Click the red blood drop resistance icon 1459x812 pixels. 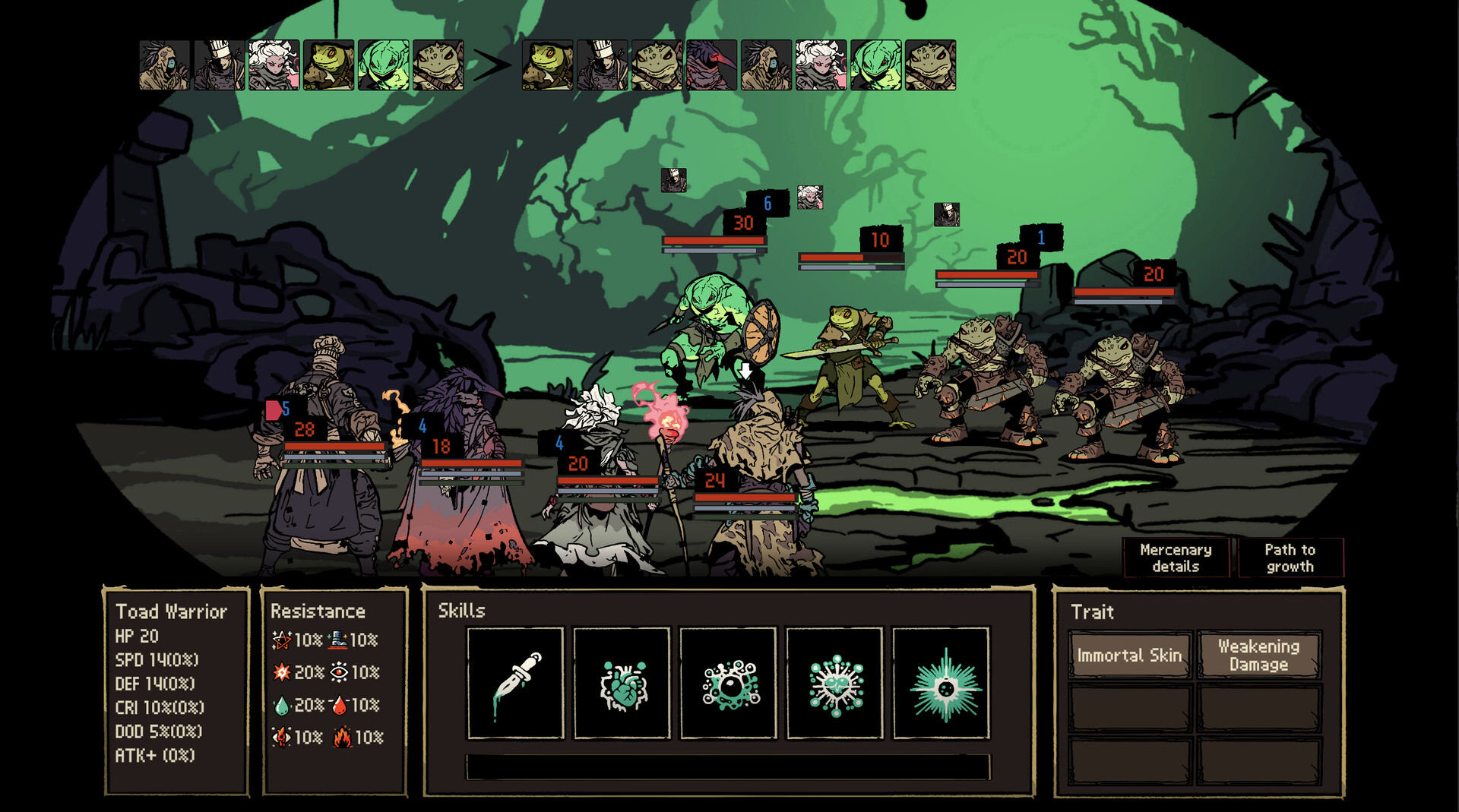coord(340,705)
